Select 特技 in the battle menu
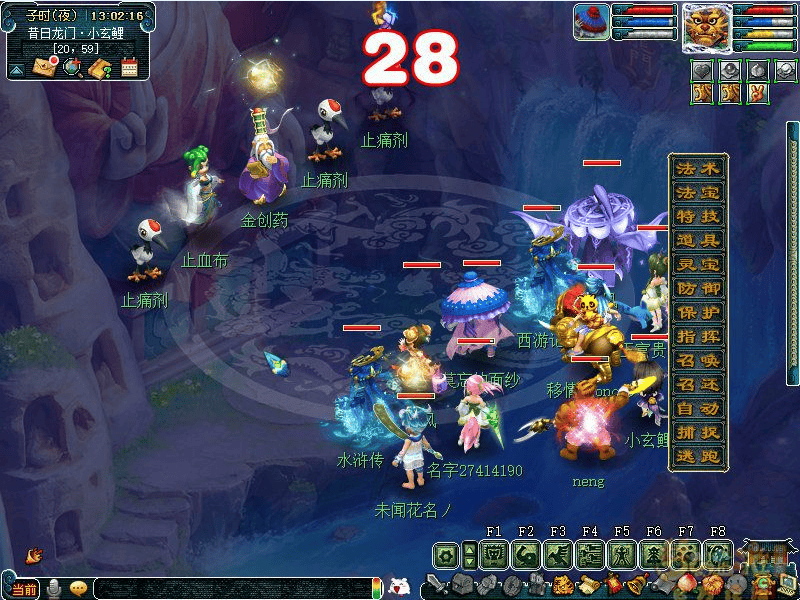The width and height of the screenshot is (800, 600). (x=698, y=216)
